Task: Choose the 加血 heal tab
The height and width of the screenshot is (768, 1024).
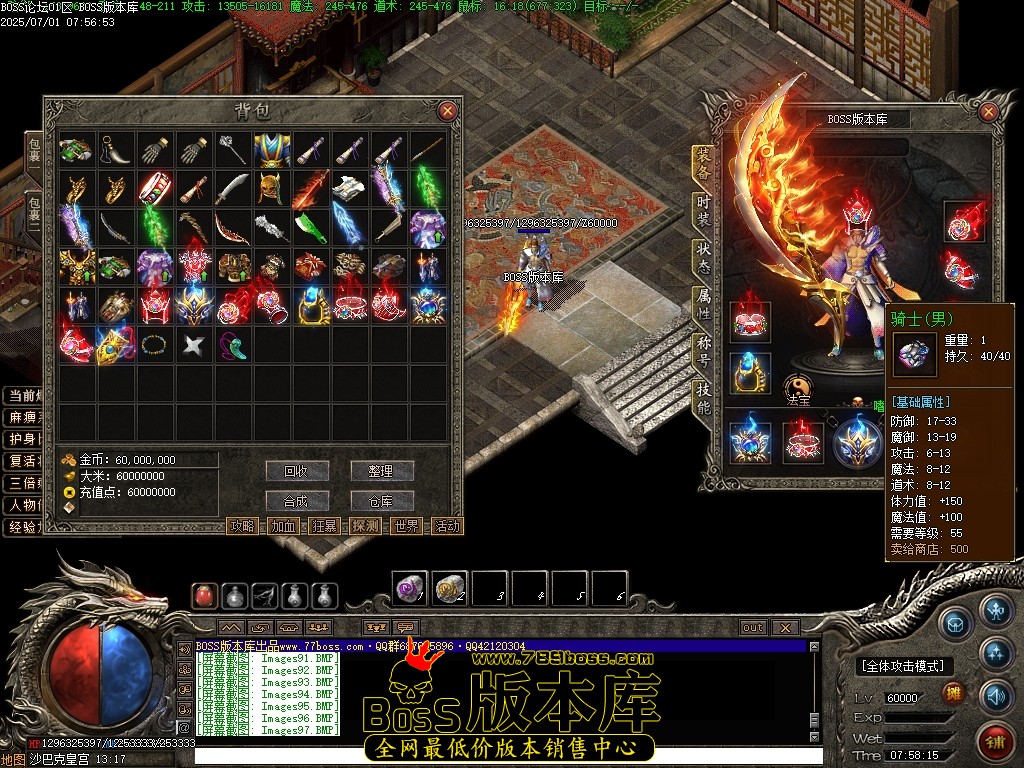Action: pos(284,526)
